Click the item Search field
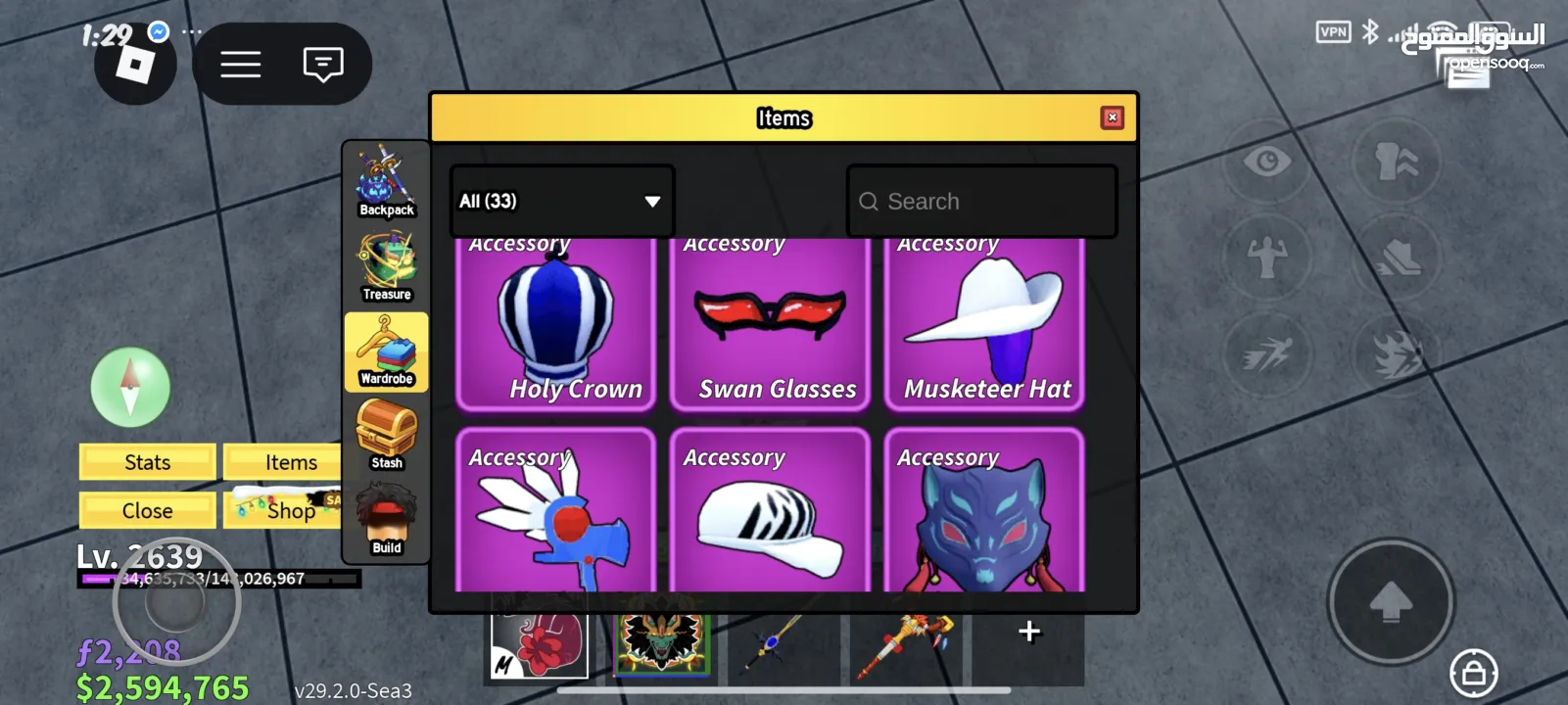 (x=981, y=202)
